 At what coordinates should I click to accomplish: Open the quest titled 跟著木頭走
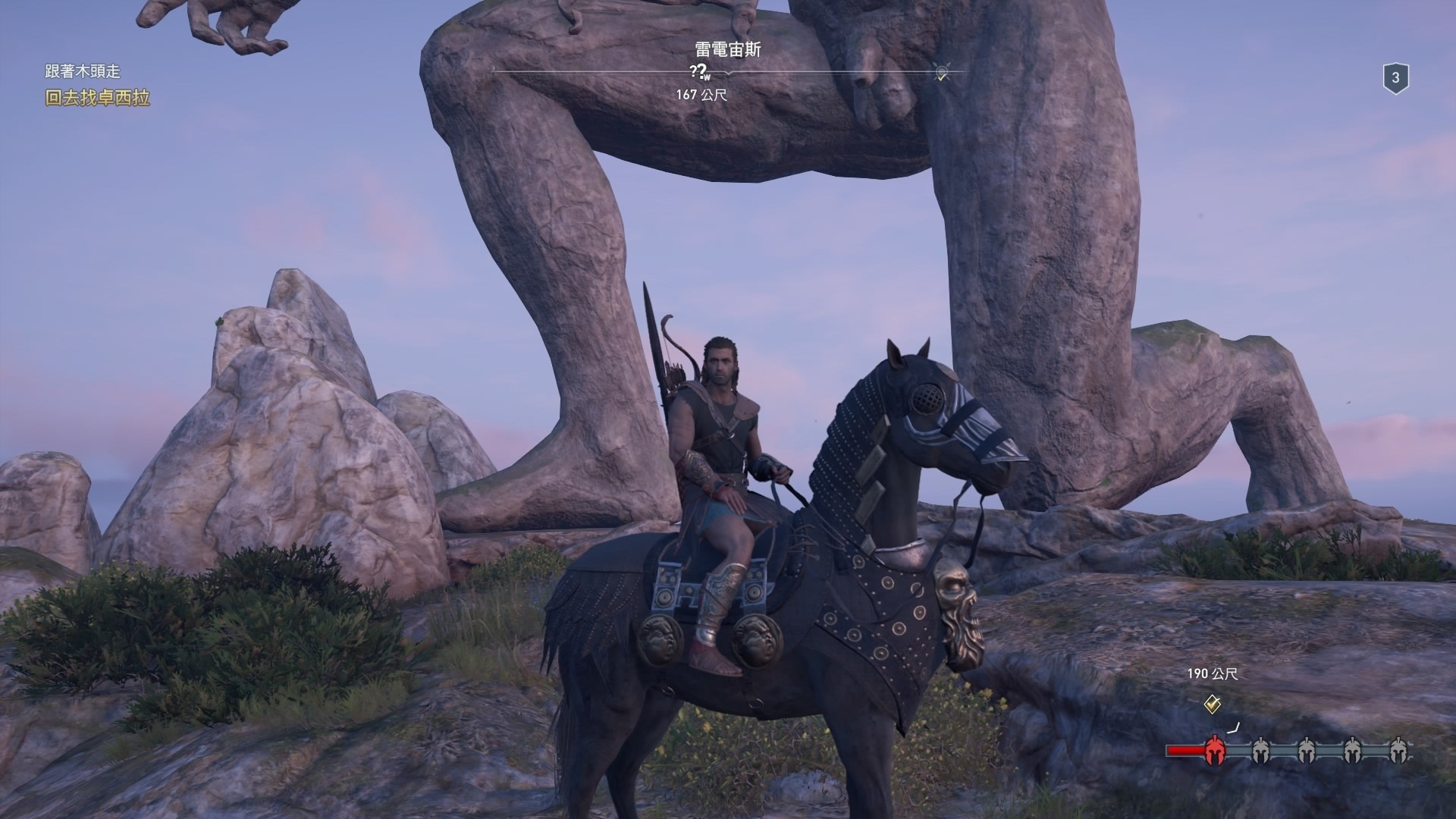click(x=82, y=71)
